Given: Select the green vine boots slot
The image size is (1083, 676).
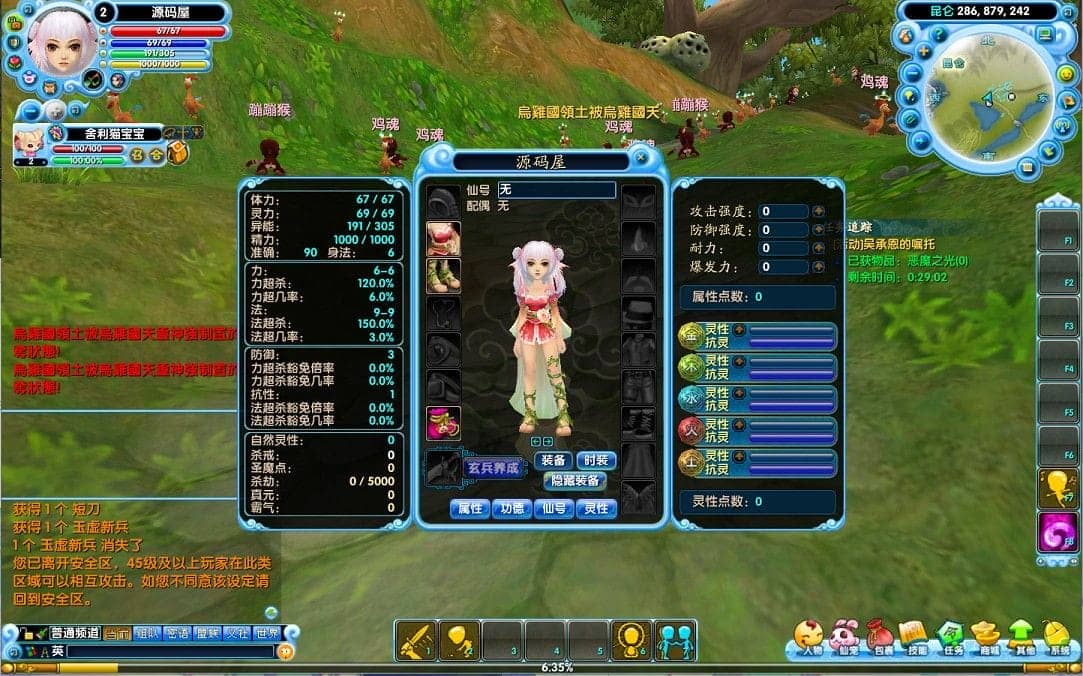Looking at the screenshot, I should click(443, 276).
